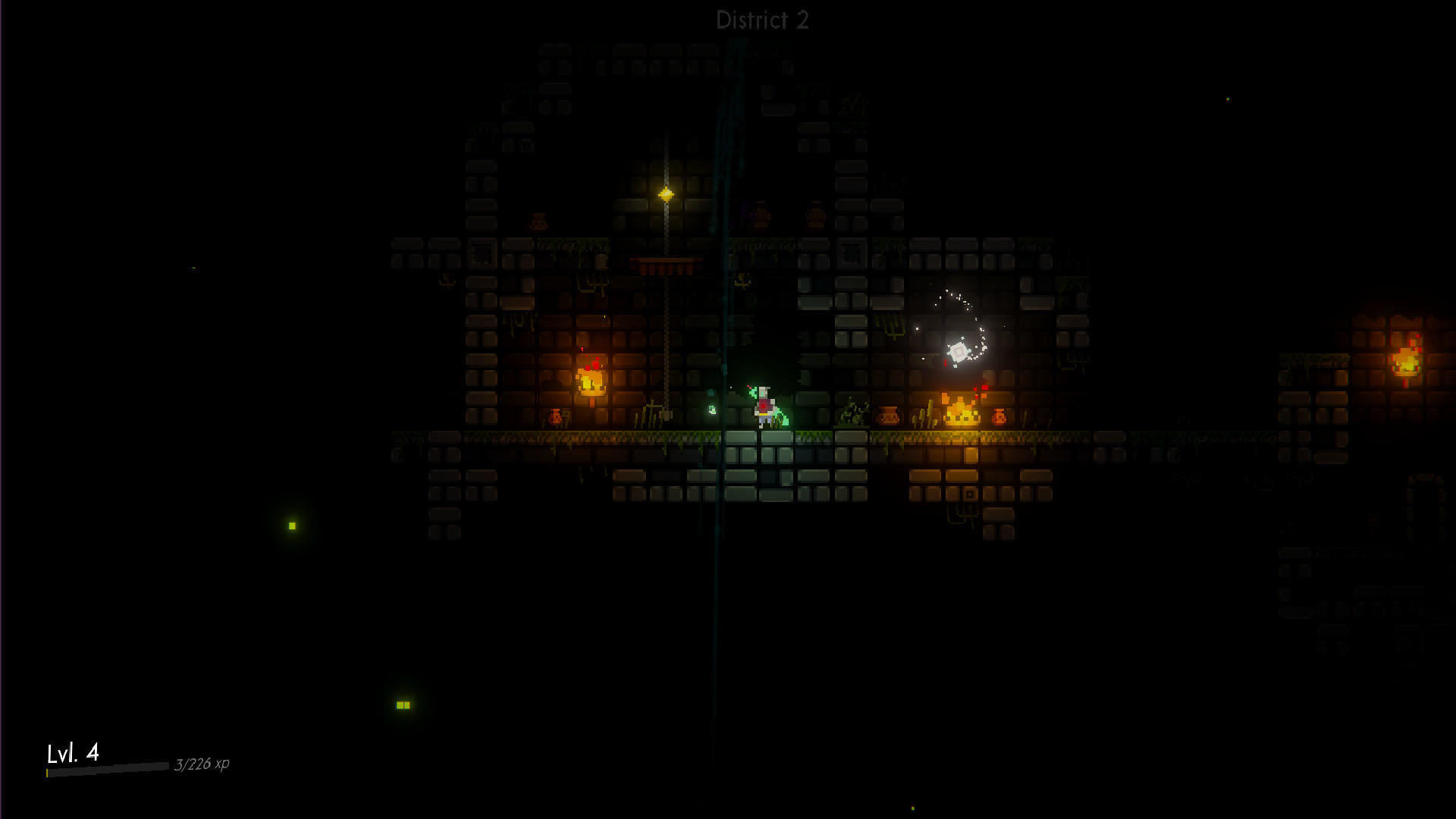Viewport: 1456px width, 819px height.
Task: Click the 3/226 xp text
Action: (202, 764)
